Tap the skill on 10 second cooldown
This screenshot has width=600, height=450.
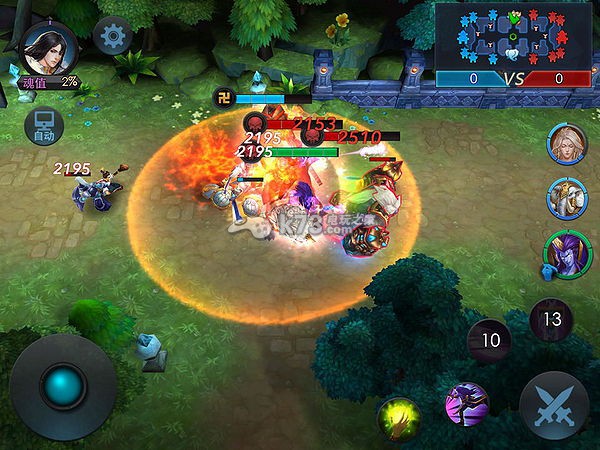tap(490, 341)
